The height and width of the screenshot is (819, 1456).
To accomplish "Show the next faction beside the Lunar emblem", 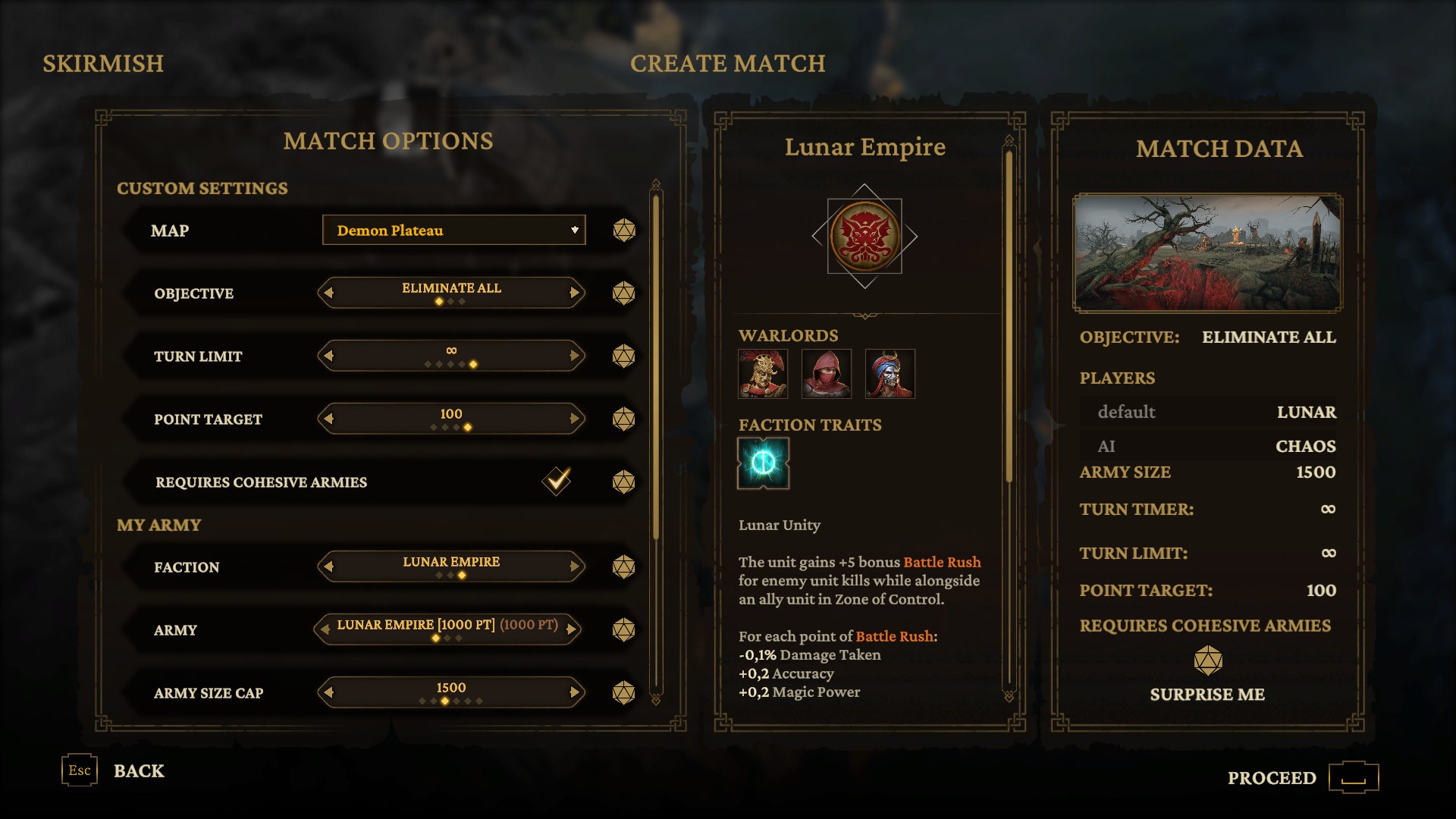I will coord(911,237).
